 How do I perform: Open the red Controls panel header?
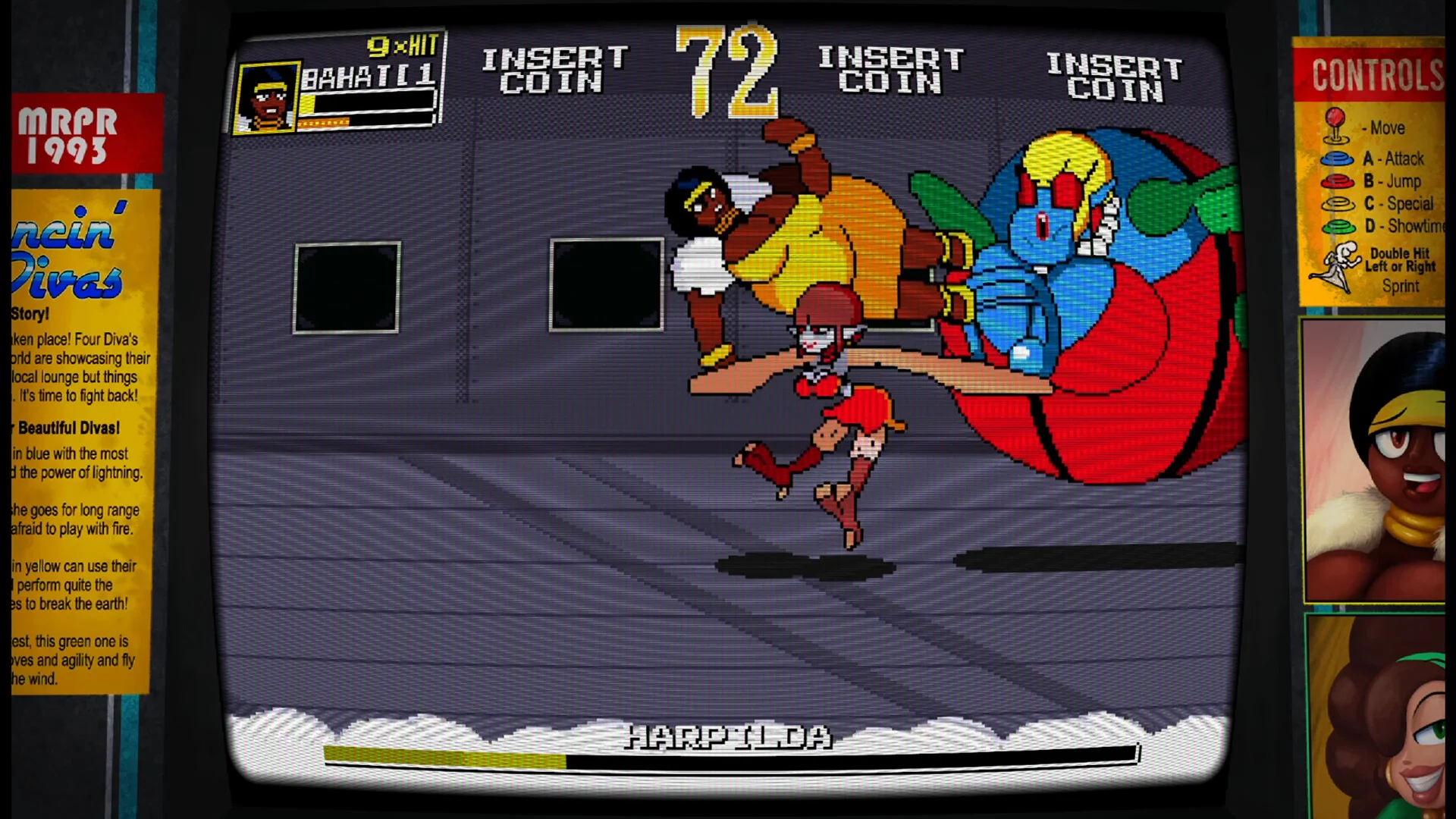[x=1371, y=74]
